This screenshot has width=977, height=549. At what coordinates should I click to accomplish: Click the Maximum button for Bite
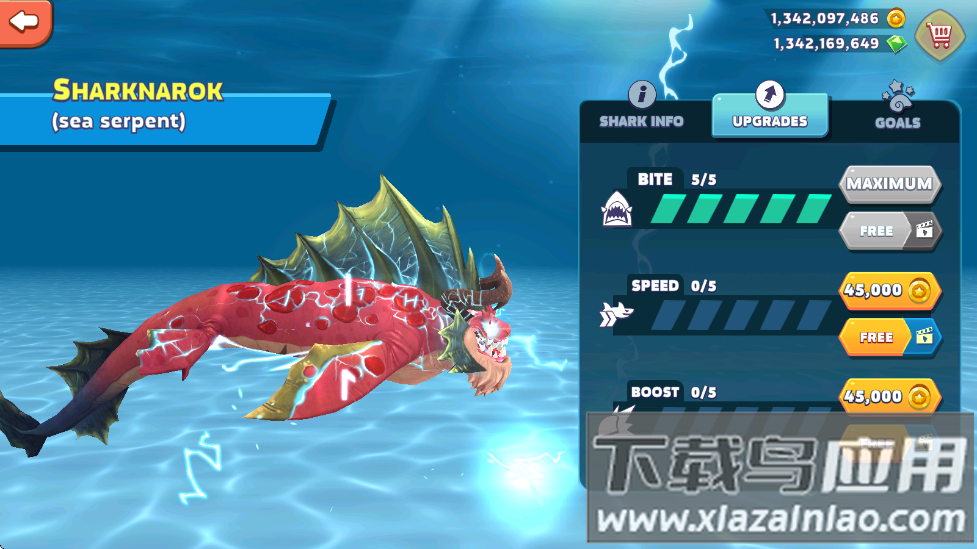click(x=889, y=184)
